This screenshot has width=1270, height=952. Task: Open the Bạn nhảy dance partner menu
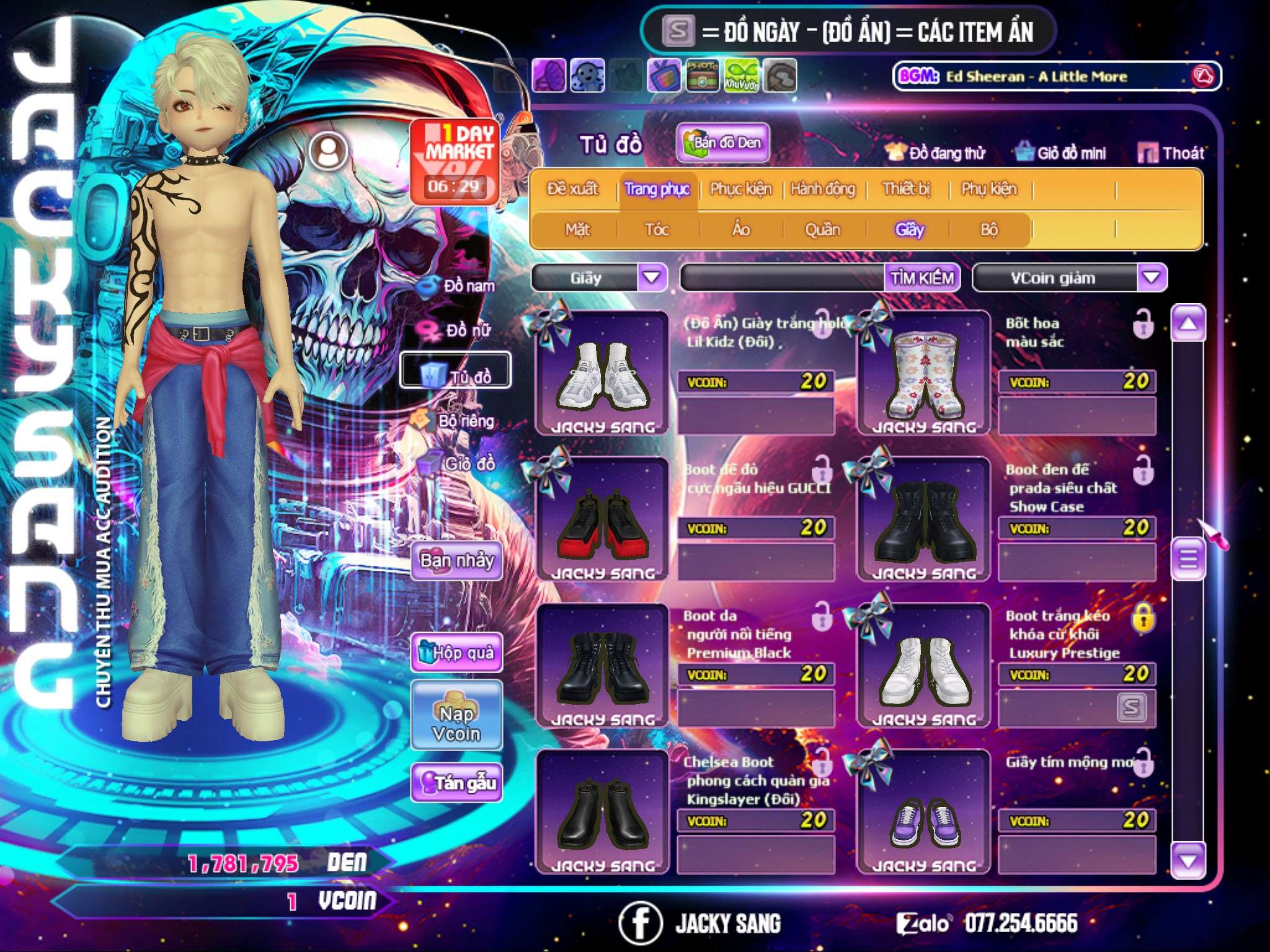point(456,561)
